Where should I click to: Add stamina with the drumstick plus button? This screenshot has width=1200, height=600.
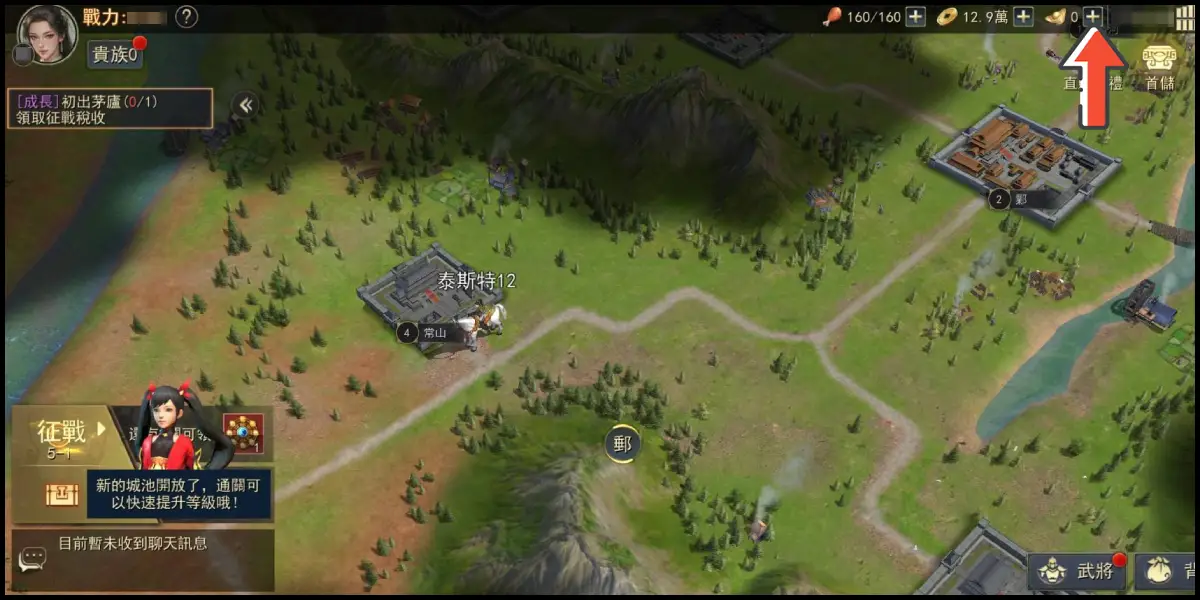pyautogui.click(x=915, y=17)
